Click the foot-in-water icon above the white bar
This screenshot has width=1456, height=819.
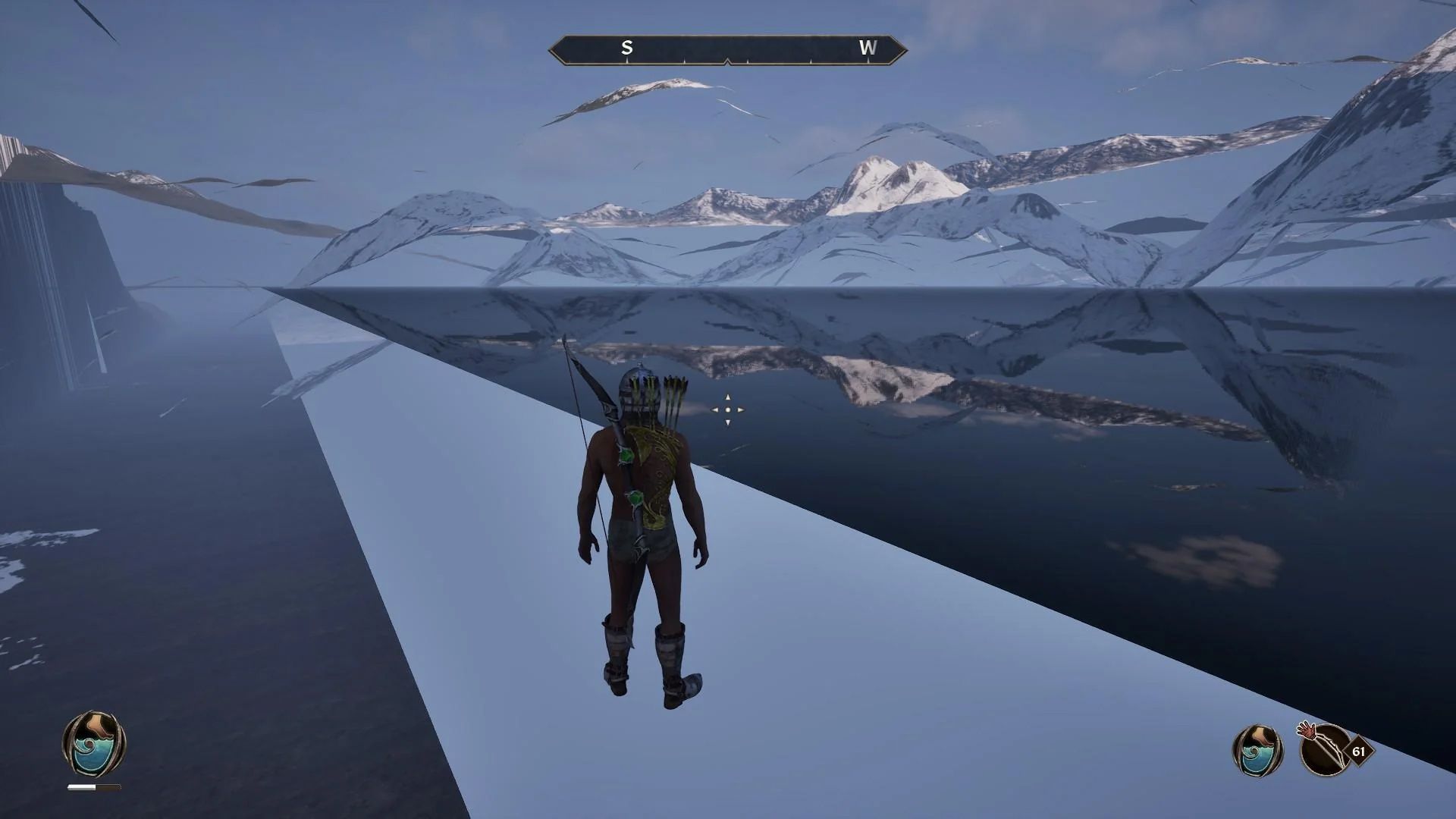click(x=94, y=744)
